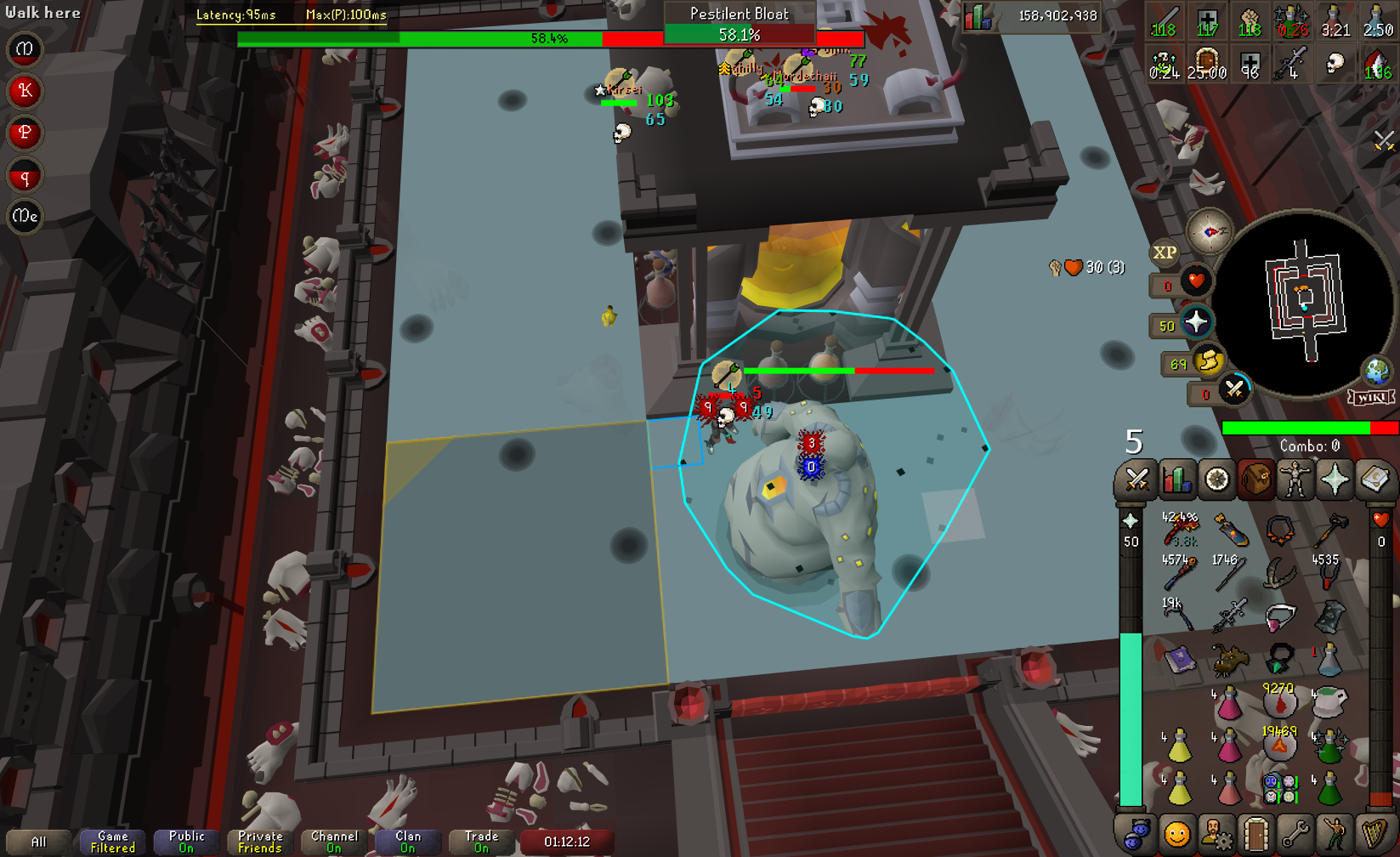Image resolution: width=1400 pixels, height=857 pixels.
Task: Toggle run with the boot orb
Action: pos(1208,363)
